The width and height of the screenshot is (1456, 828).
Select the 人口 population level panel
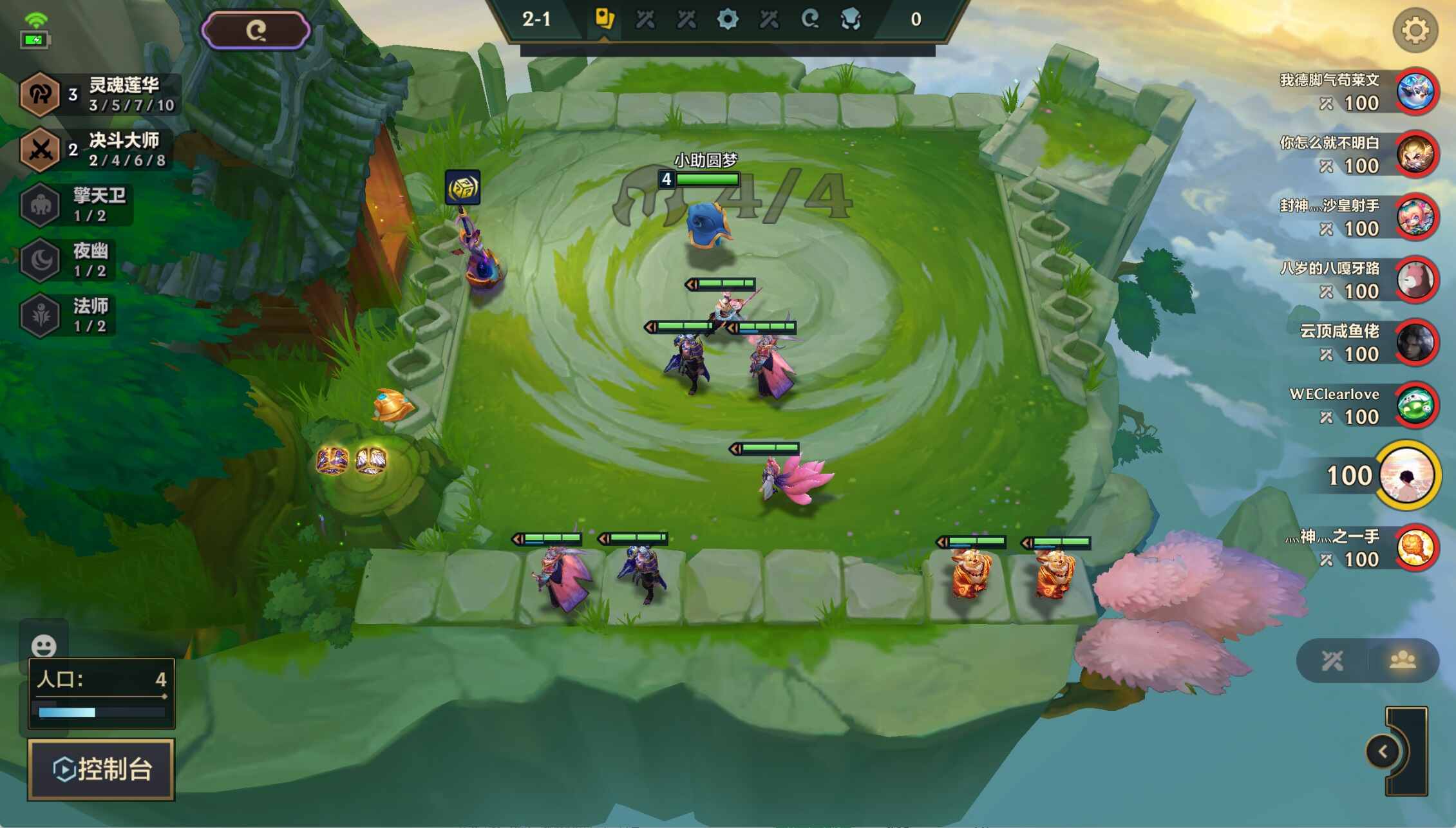tap(101, 693)
